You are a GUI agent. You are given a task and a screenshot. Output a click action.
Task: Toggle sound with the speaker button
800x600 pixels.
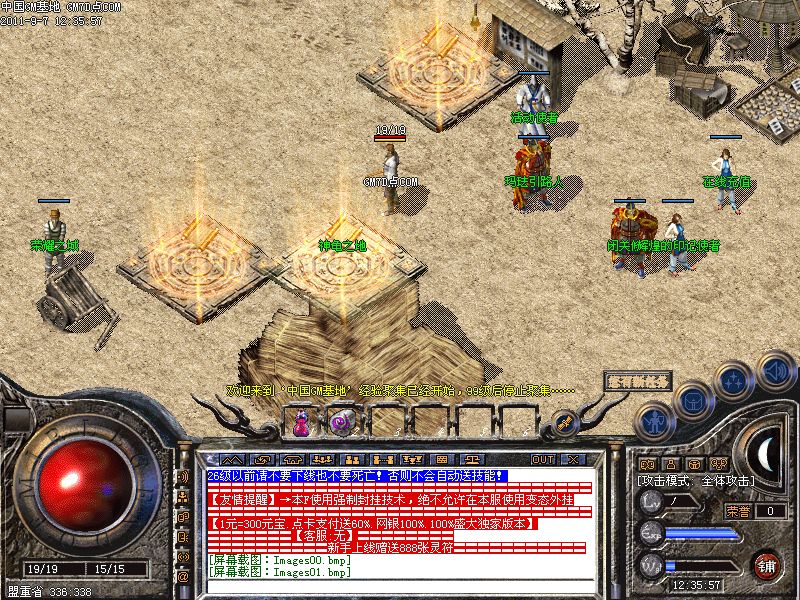pyautogui.click(x=775, y=367)
